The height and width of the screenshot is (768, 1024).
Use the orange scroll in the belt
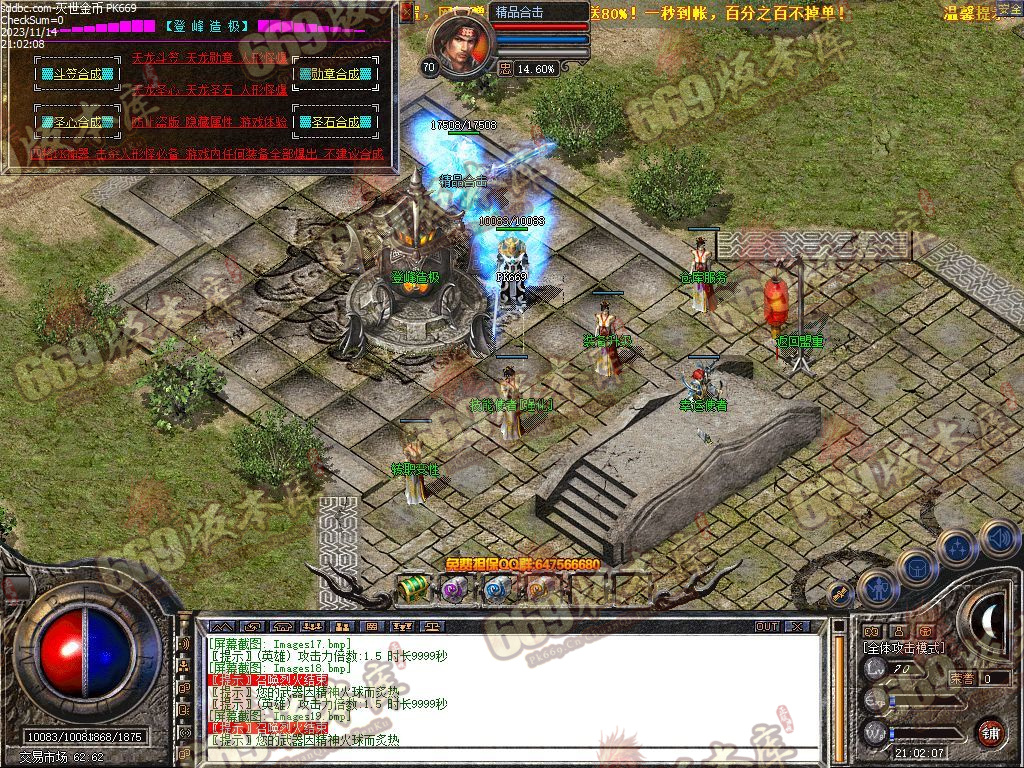click(x=539, y=589)
